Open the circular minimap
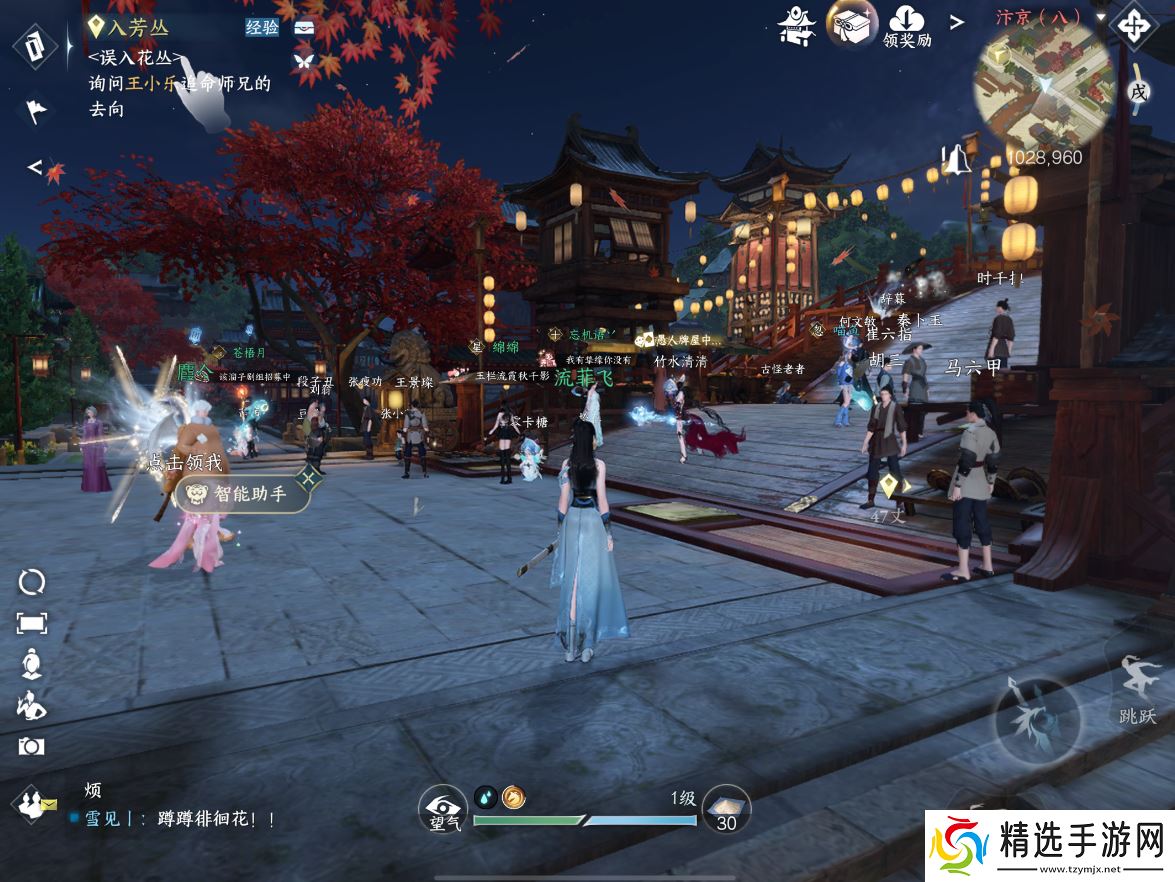The height and width of the screenshot is (882, 1175). [x=1044, y=84]
